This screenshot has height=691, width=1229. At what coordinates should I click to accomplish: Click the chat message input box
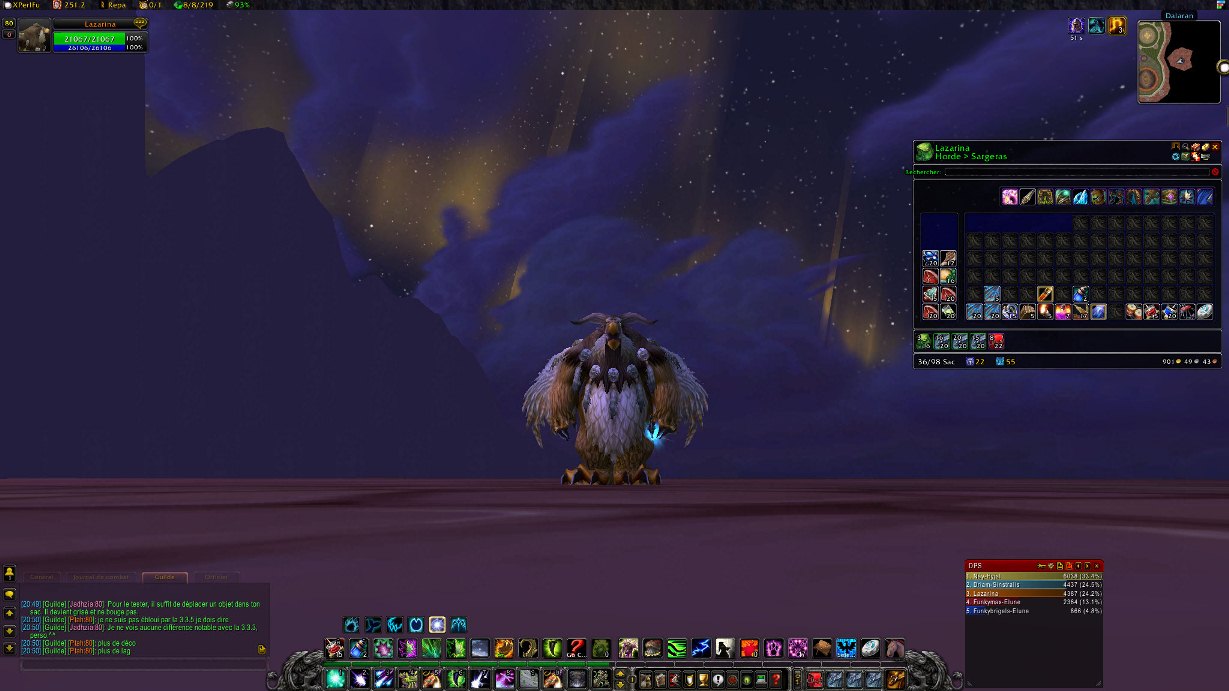[140, 664]
